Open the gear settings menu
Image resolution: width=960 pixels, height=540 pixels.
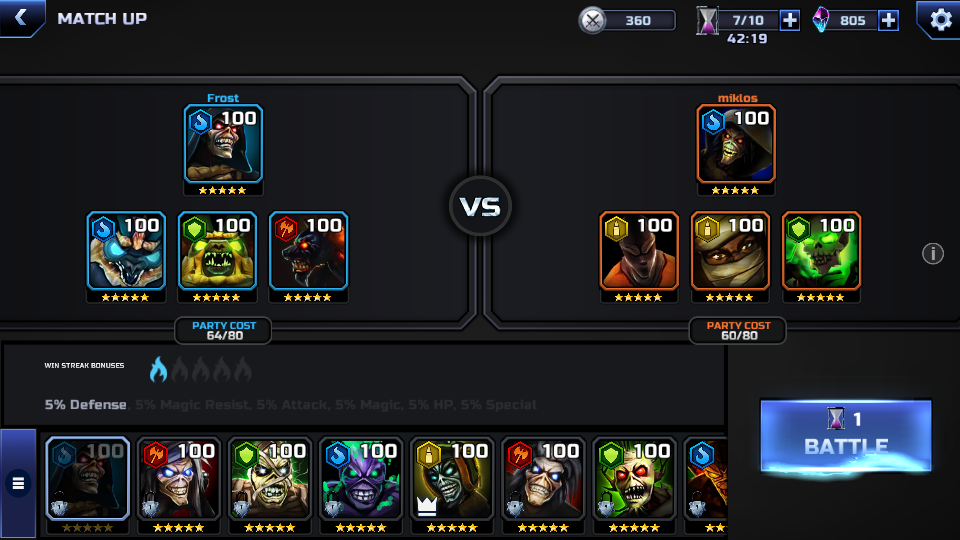point(940,19)
